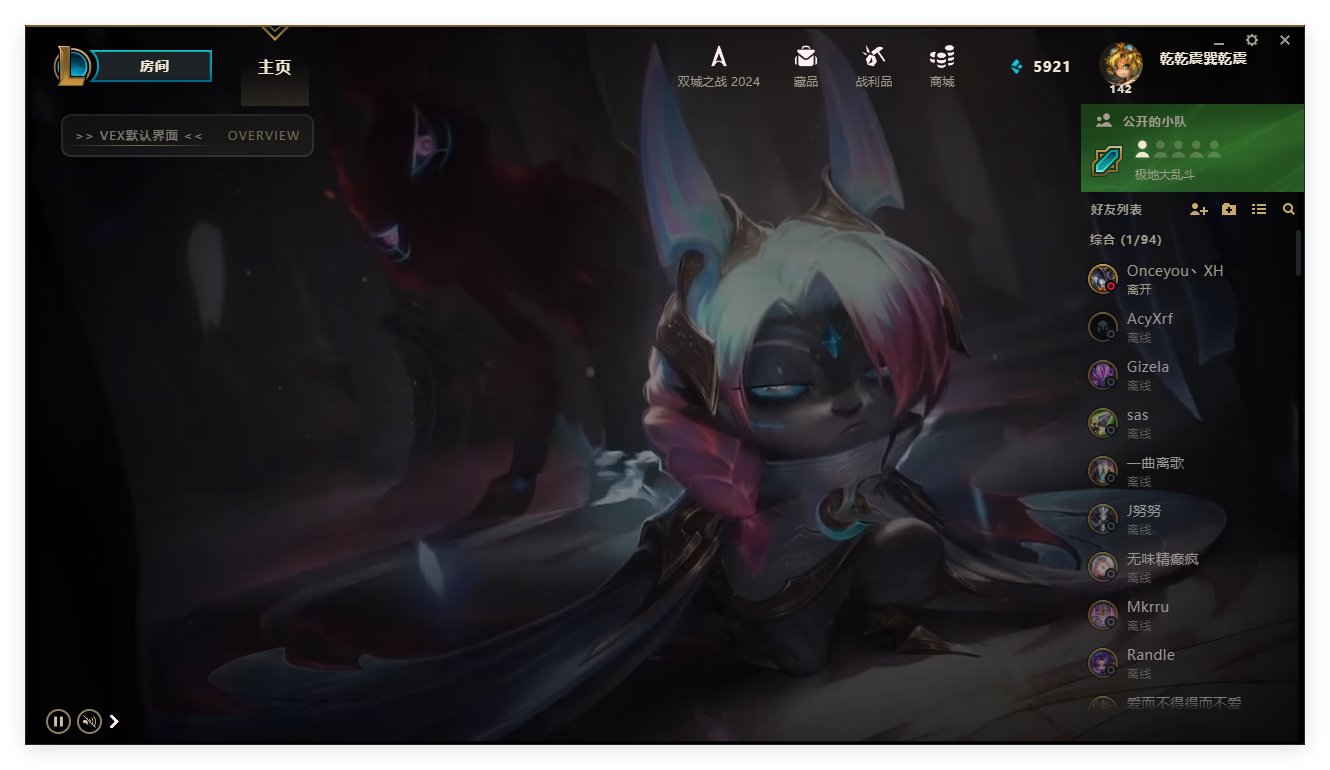
Task: Click the add friend icon
Action: 1198,210
